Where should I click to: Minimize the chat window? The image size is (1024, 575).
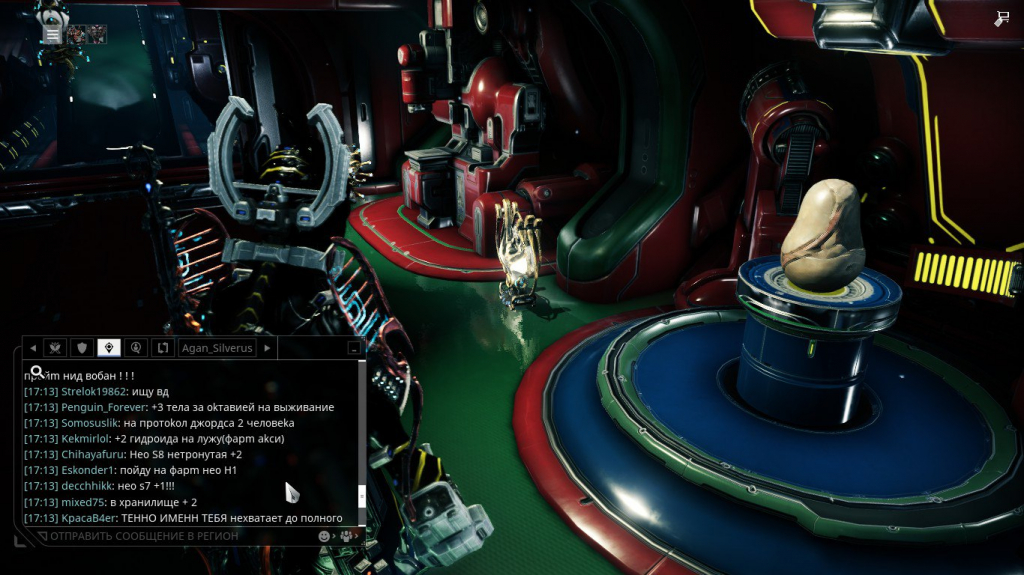[353, 349]
